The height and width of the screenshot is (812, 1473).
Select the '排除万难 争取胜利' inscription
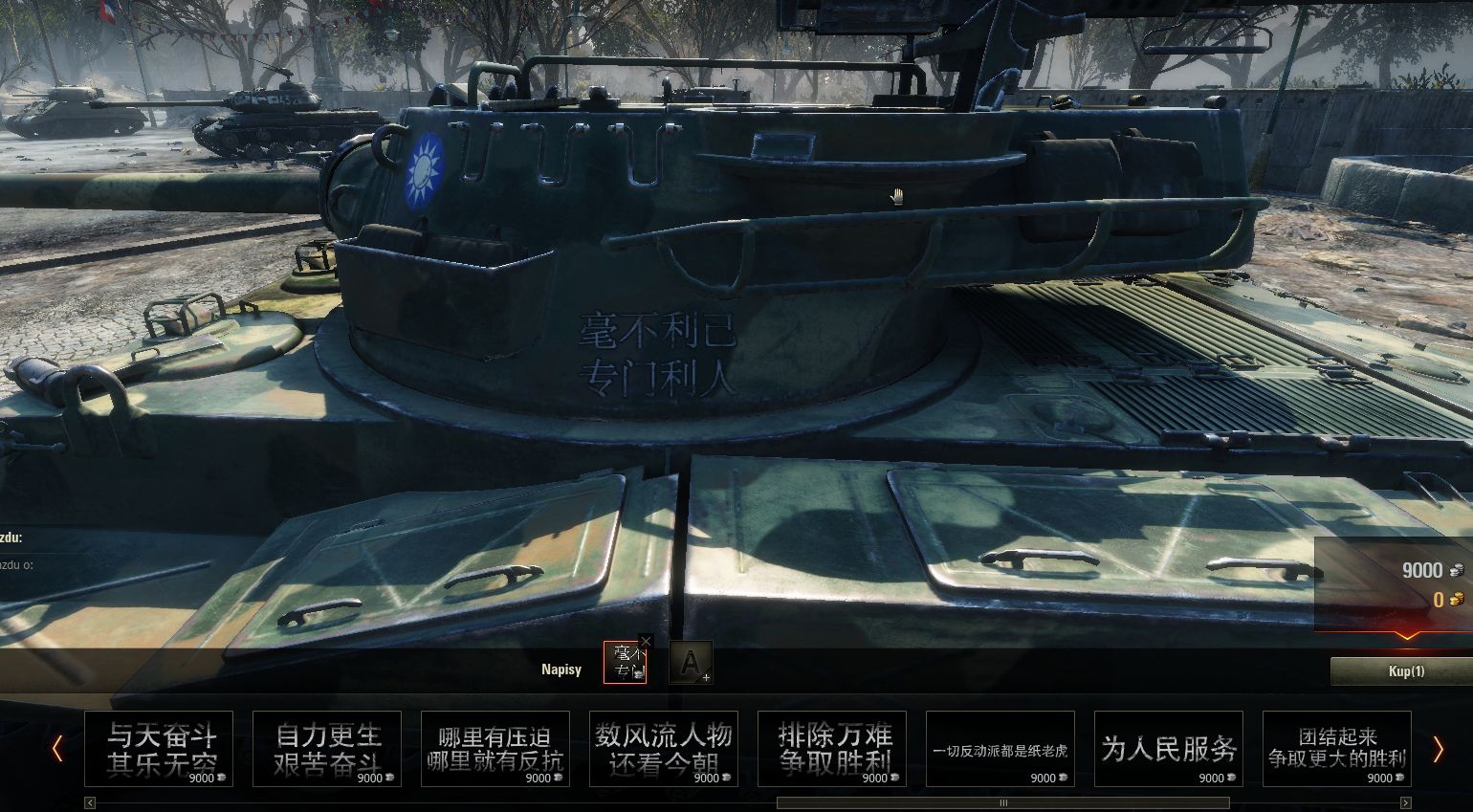[x=832, y=749]
